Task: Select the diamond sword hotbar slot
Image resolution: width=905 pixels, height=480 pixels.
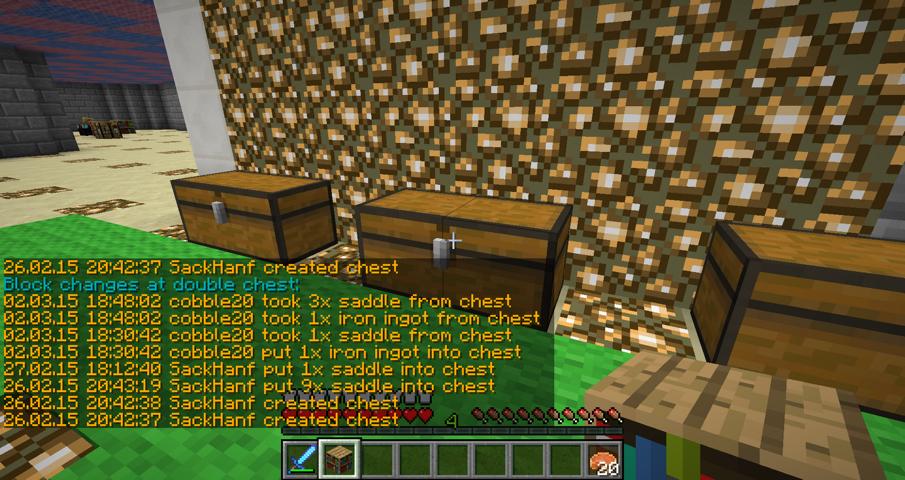Action: point(300,459)
